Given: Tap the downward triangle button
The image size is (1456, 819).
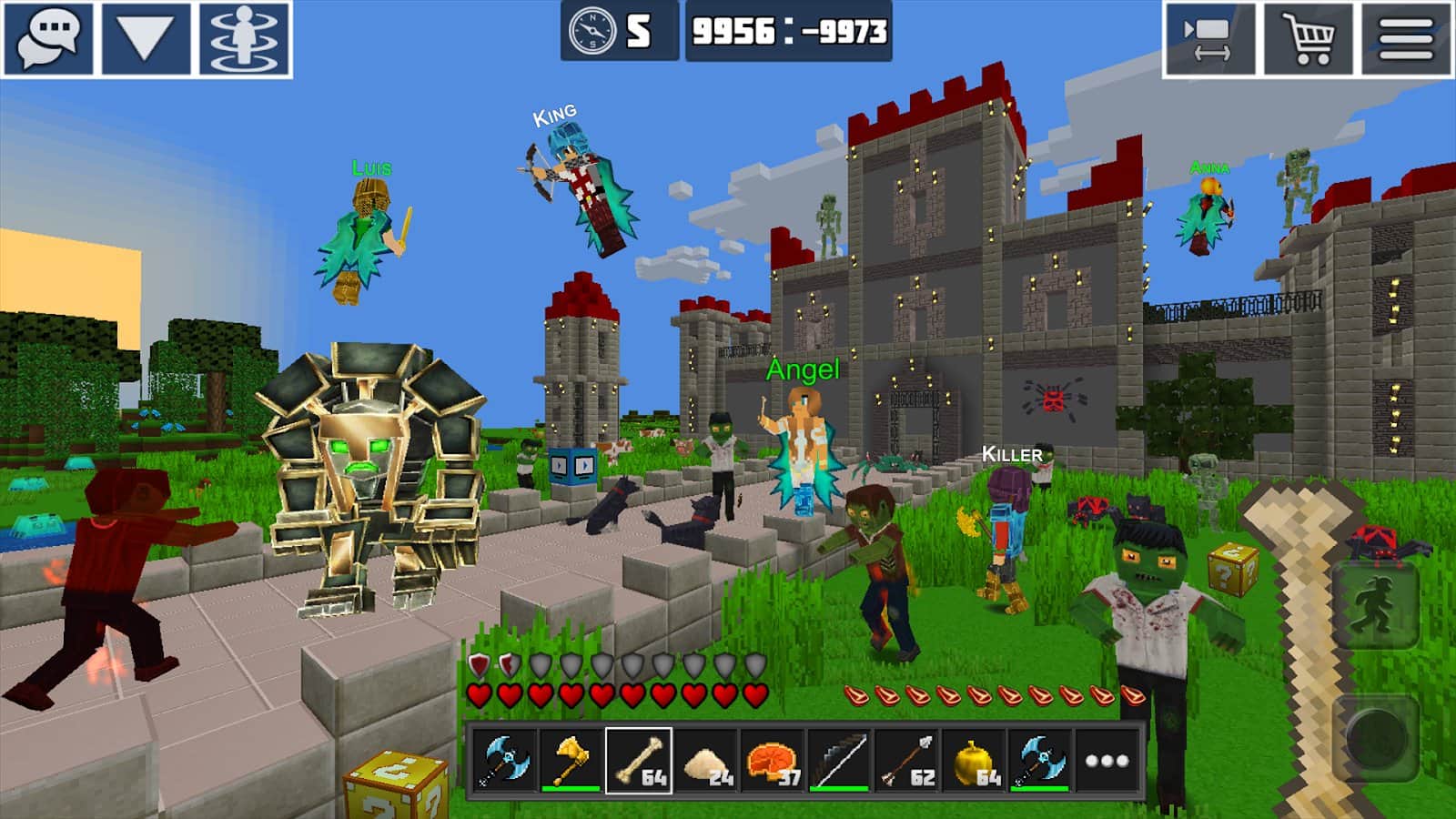Looking at the screenshot, I should tap(147, 39).
